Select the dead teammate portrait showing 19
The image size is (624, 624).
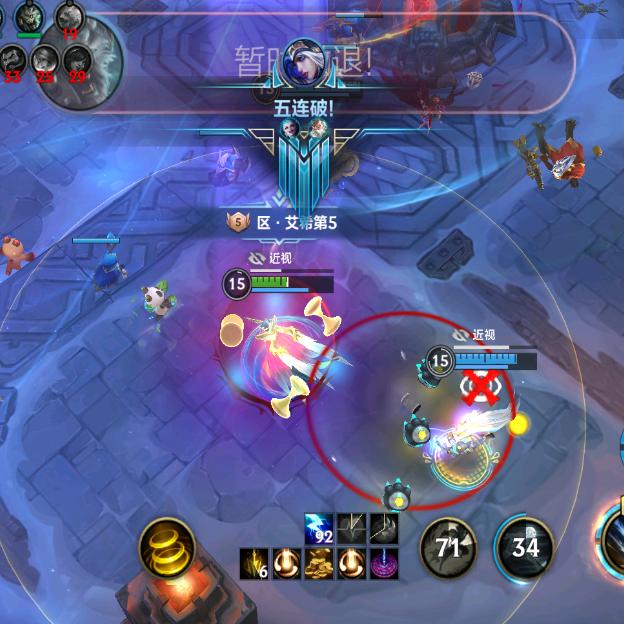pyautogui.click(x=69, y=17)
